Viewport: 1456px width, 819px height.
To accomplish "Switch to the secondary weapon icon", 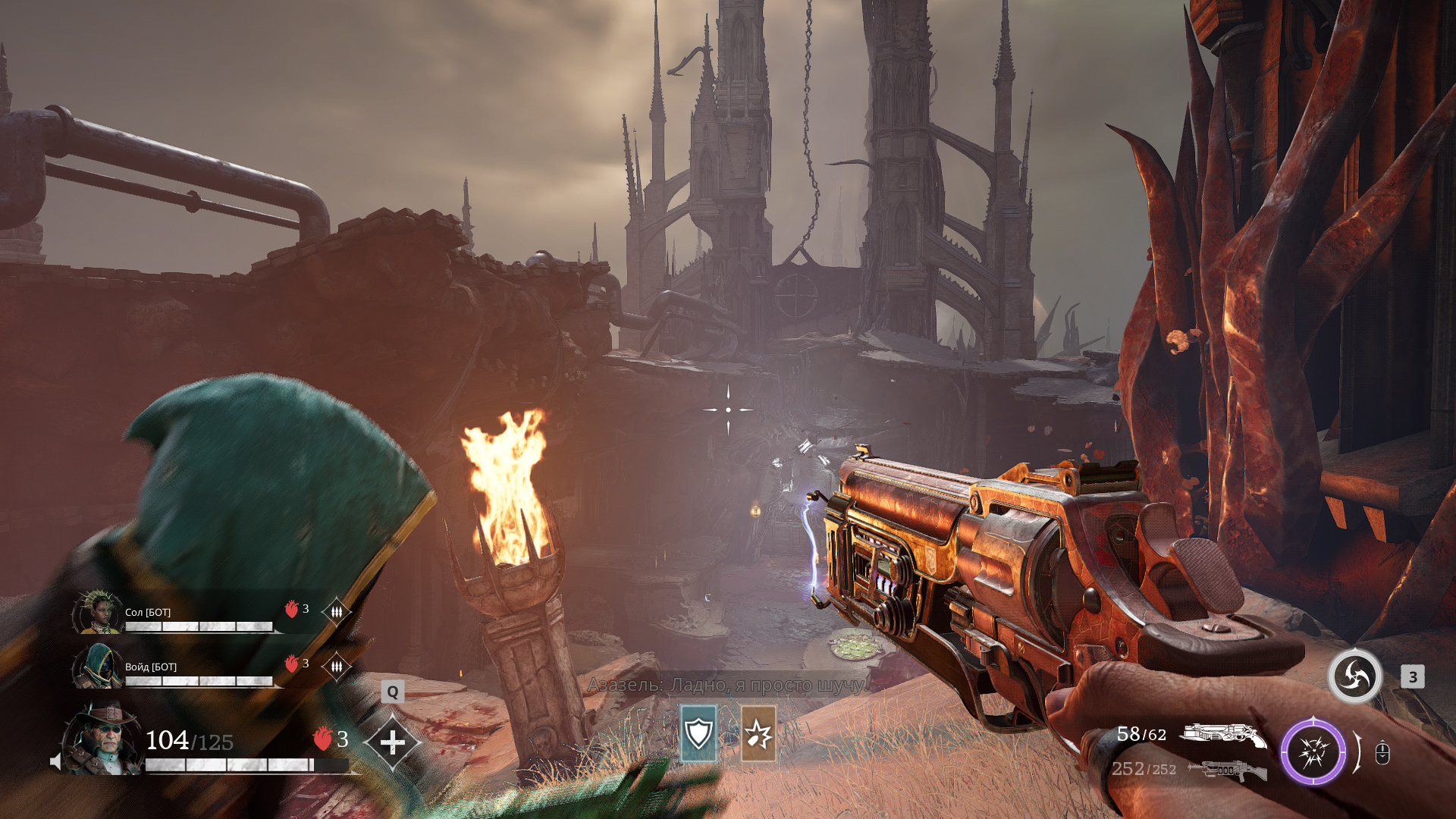I will click(1226, 770).
